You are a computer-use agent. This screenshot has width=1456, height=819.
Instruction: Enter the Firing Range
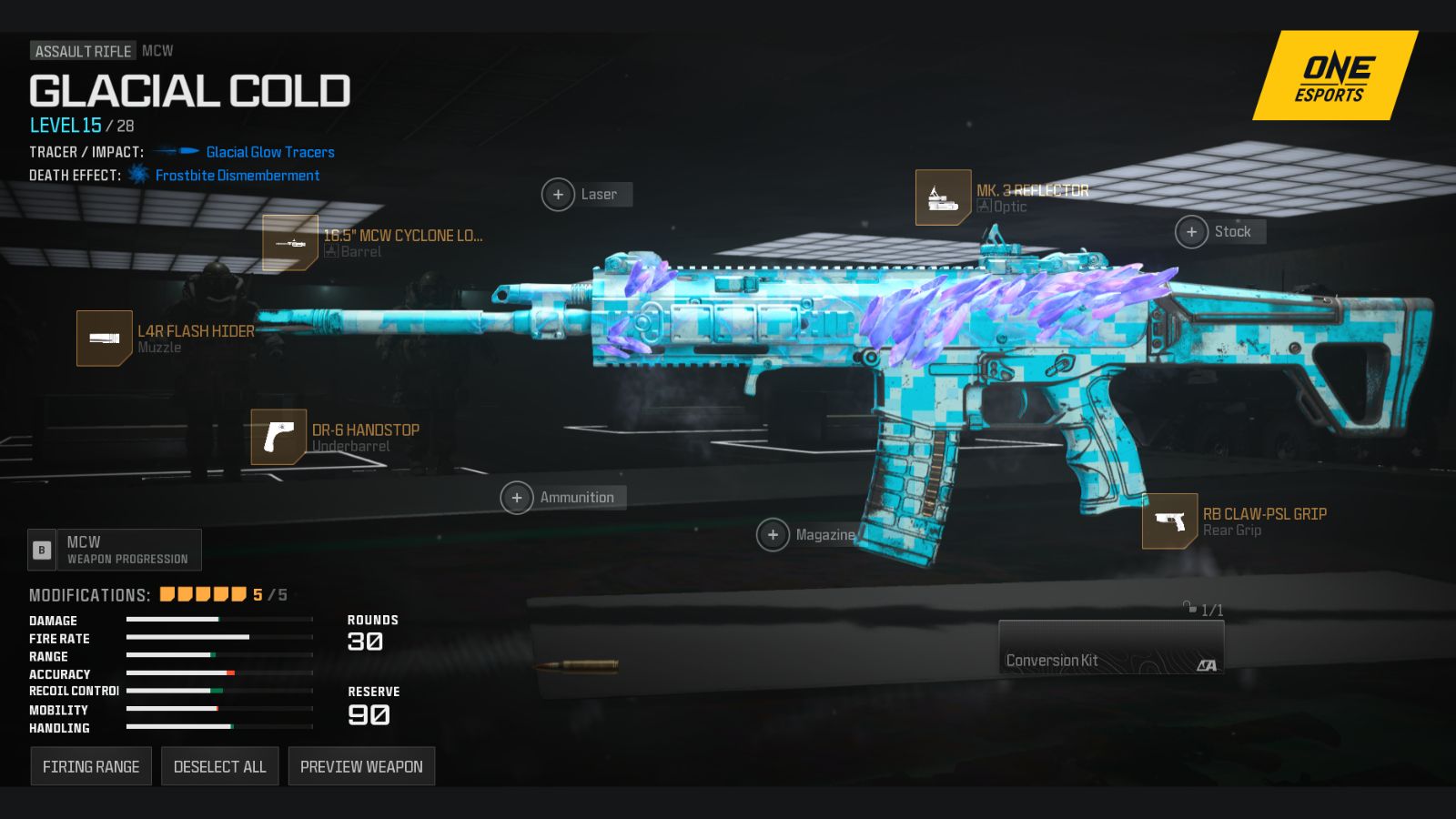[91, 765]
